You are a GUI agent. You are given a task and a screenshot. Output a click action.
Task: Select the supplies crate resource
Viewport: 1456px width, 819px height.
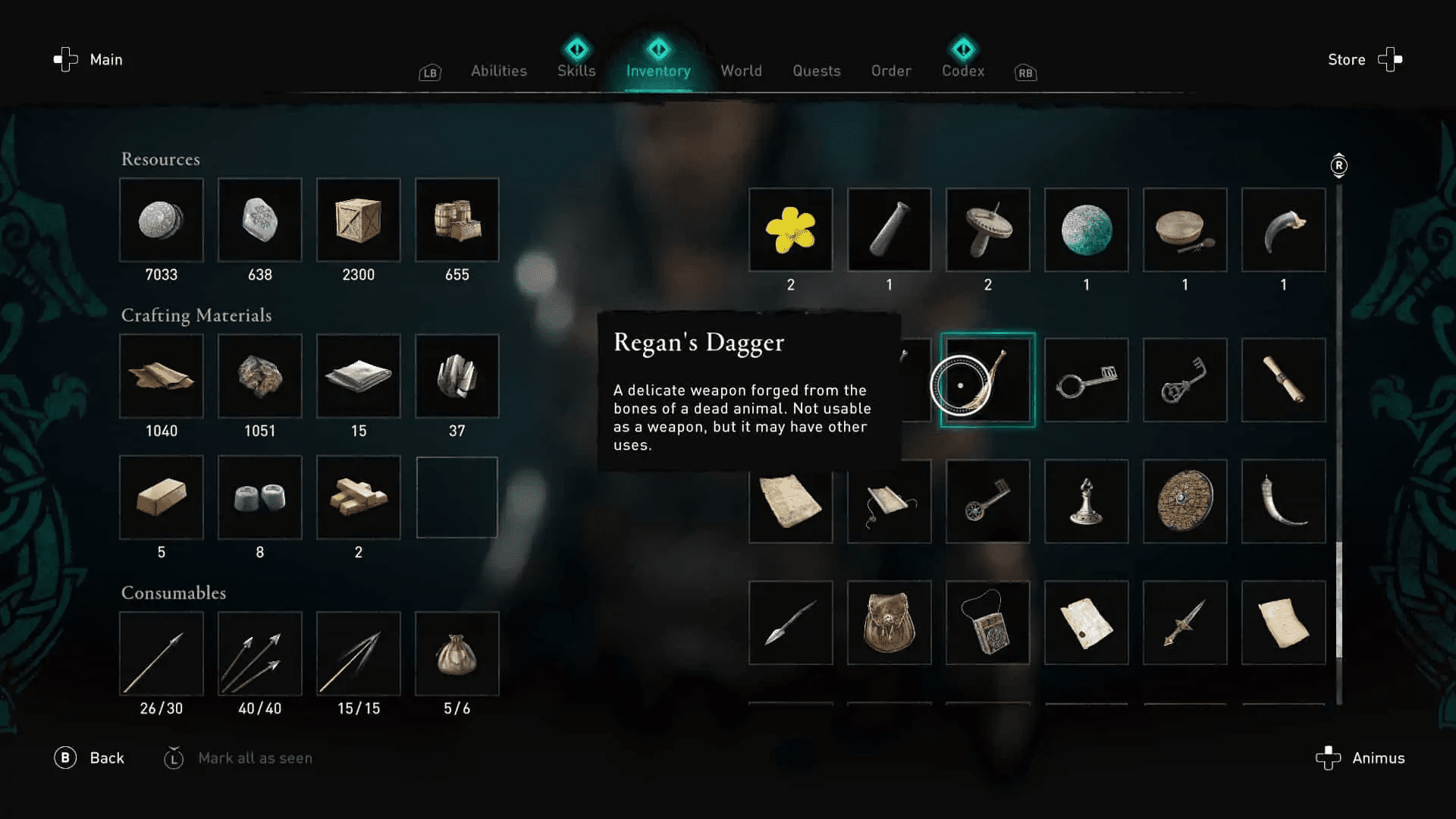click(x=359, y=221)
